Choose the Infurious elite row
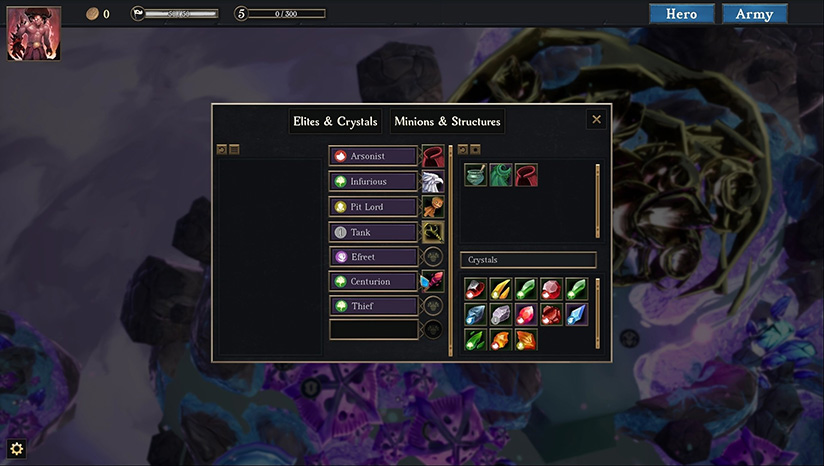Image resolution: width=824 pixels, height=466 pixels. [x=373, y=181]
